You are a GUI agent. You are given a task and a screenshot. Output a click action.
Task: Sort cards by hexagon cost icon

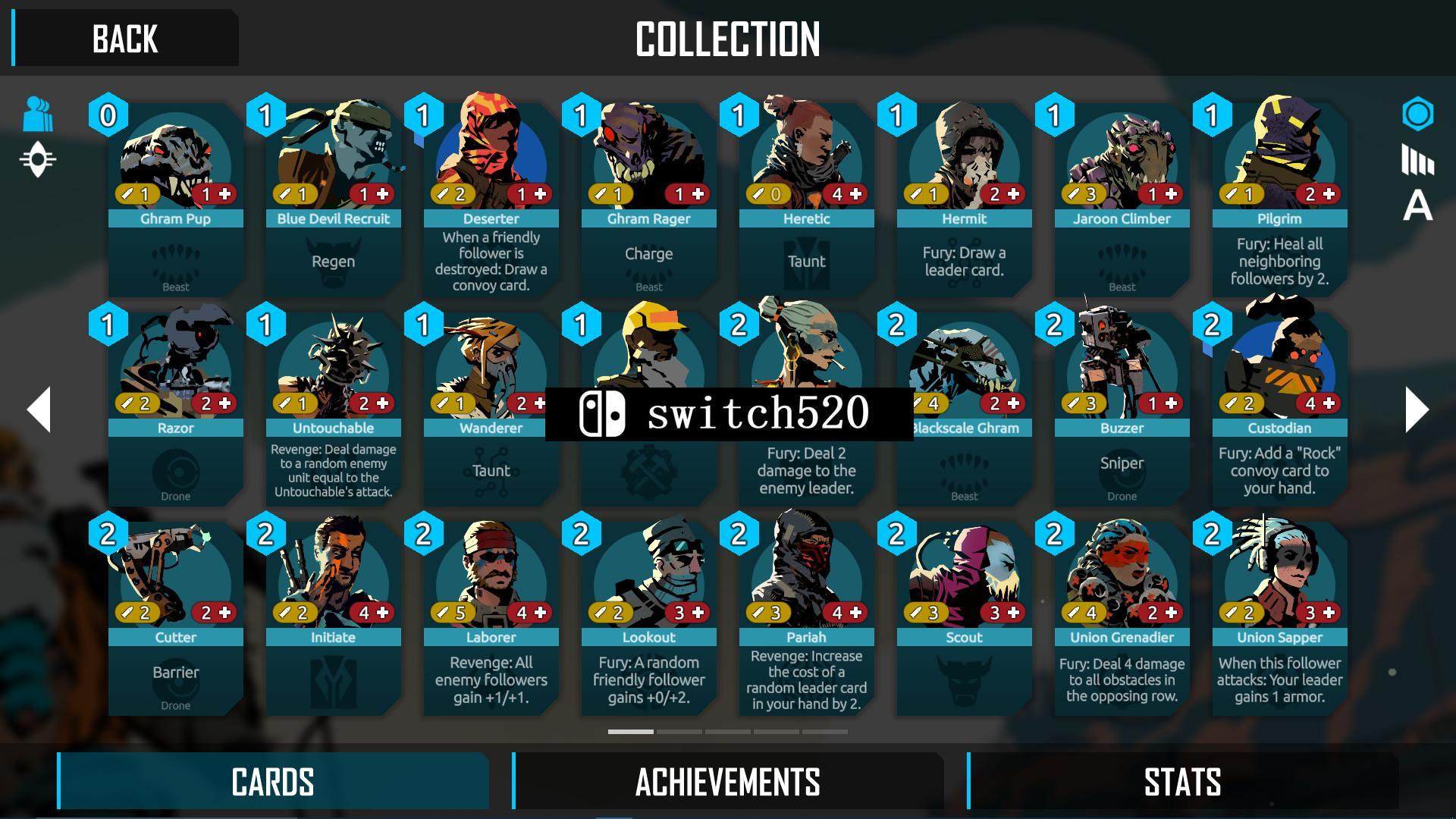pyautogui.click(x=1417, y=115)
